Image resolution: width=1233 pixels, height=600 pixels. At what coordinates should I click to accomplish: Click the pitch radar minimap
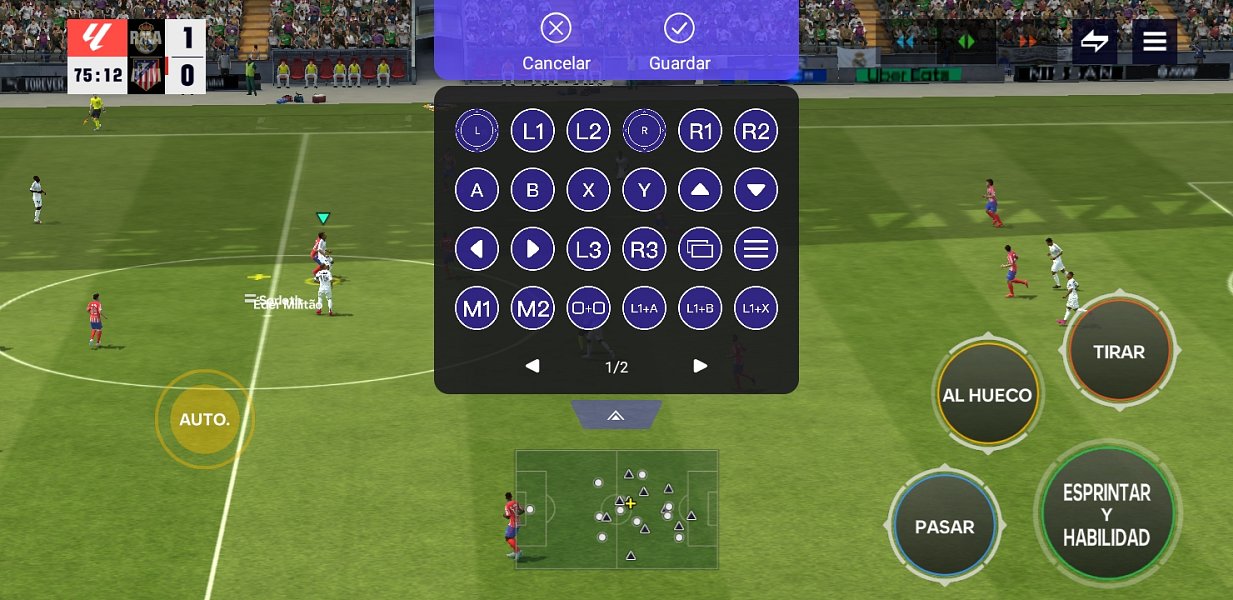[616, 509]
